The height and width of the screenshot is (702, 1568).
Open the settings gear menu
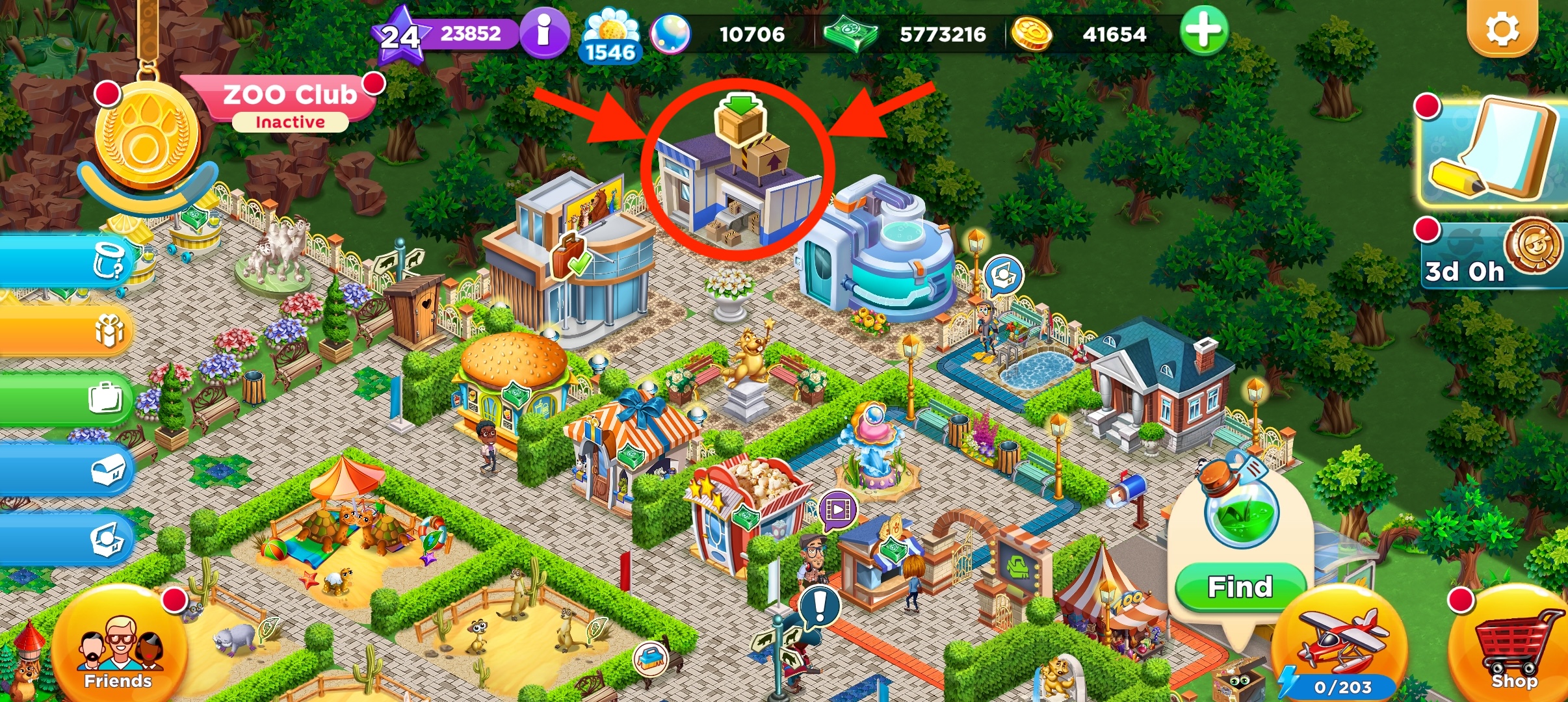point(1502,29)
